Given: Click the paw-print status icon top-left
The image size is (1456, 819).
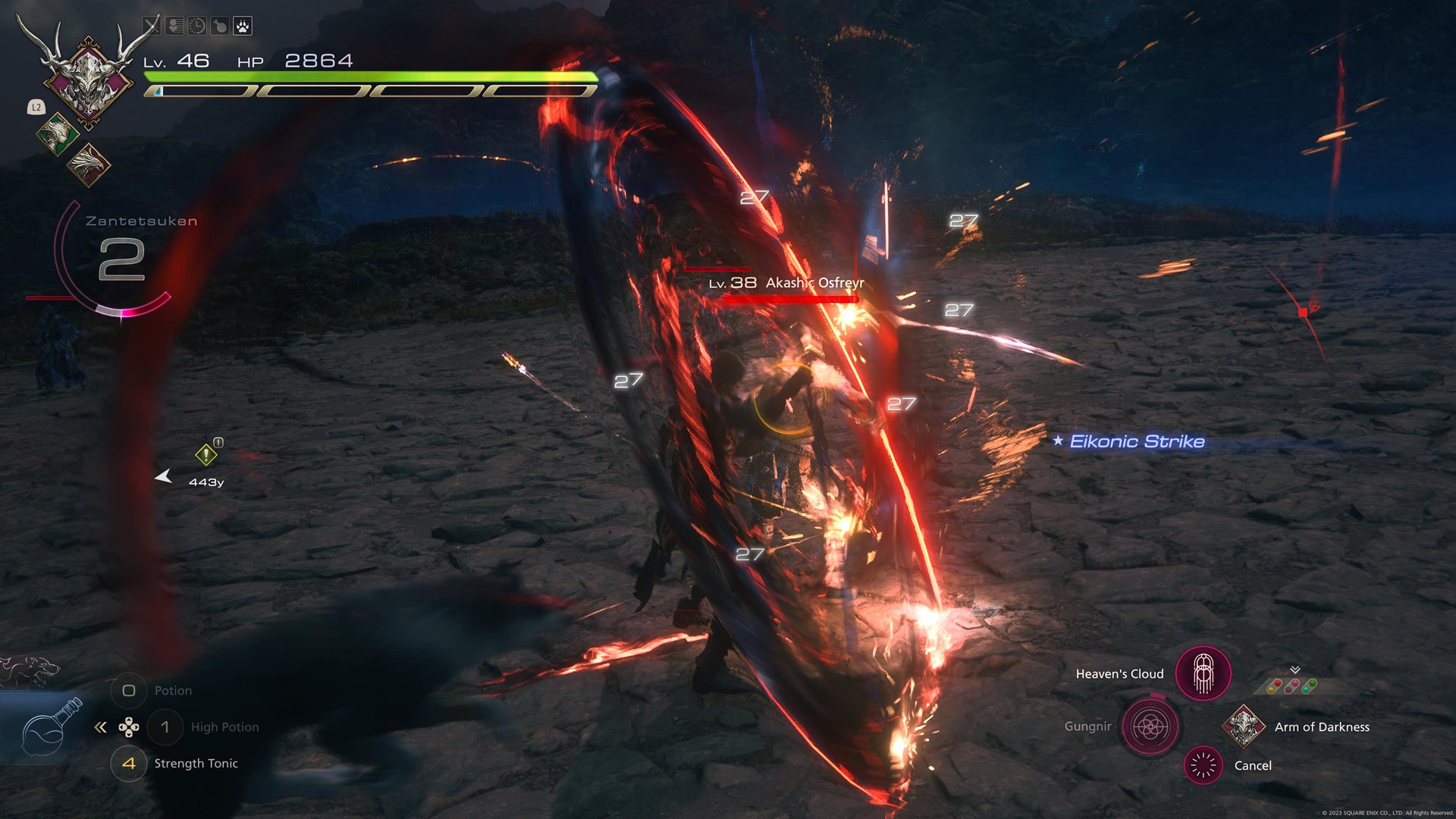Looking at the screenshot, I should 242,27.
